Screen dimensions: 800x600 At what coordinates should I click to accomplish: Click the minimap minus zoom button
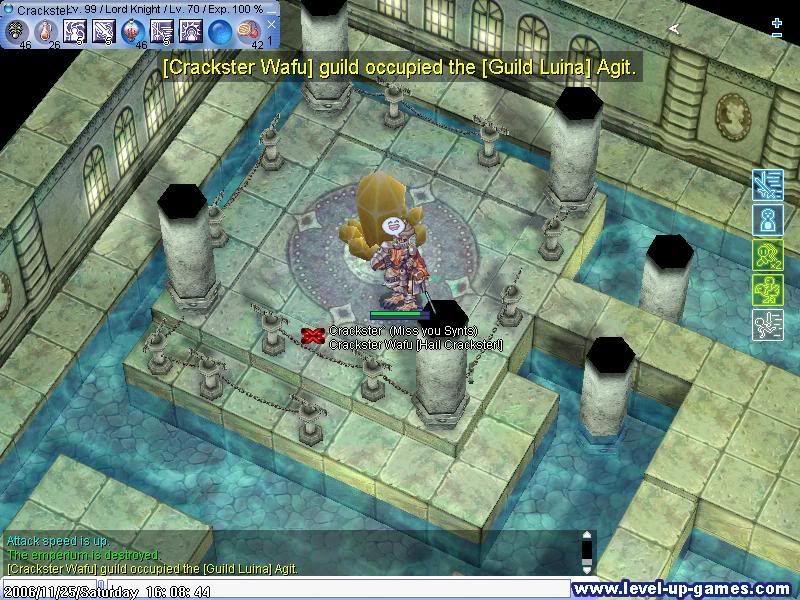point(777,35)
